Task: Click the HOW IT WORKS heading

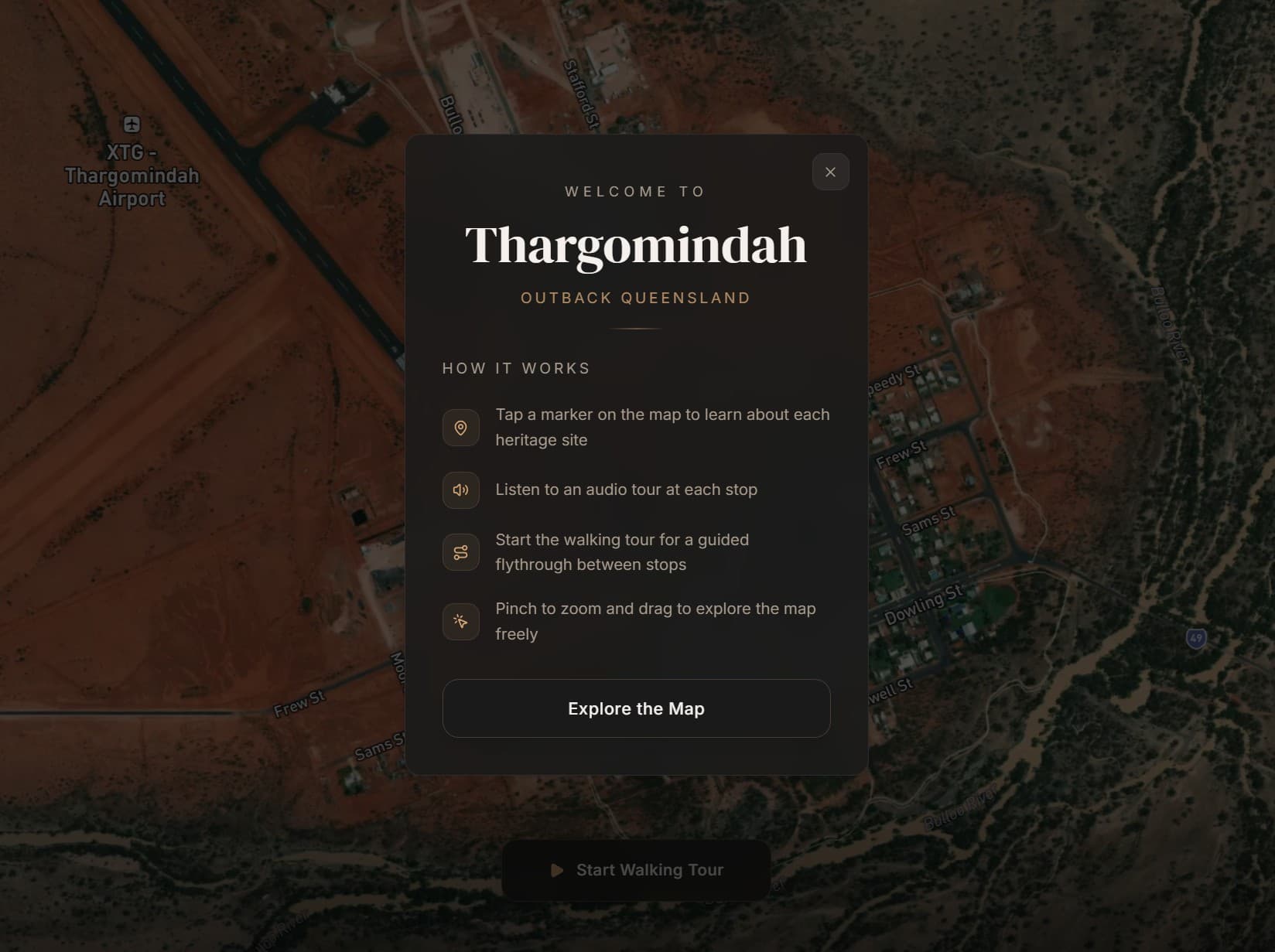Action: click(515, 368)
